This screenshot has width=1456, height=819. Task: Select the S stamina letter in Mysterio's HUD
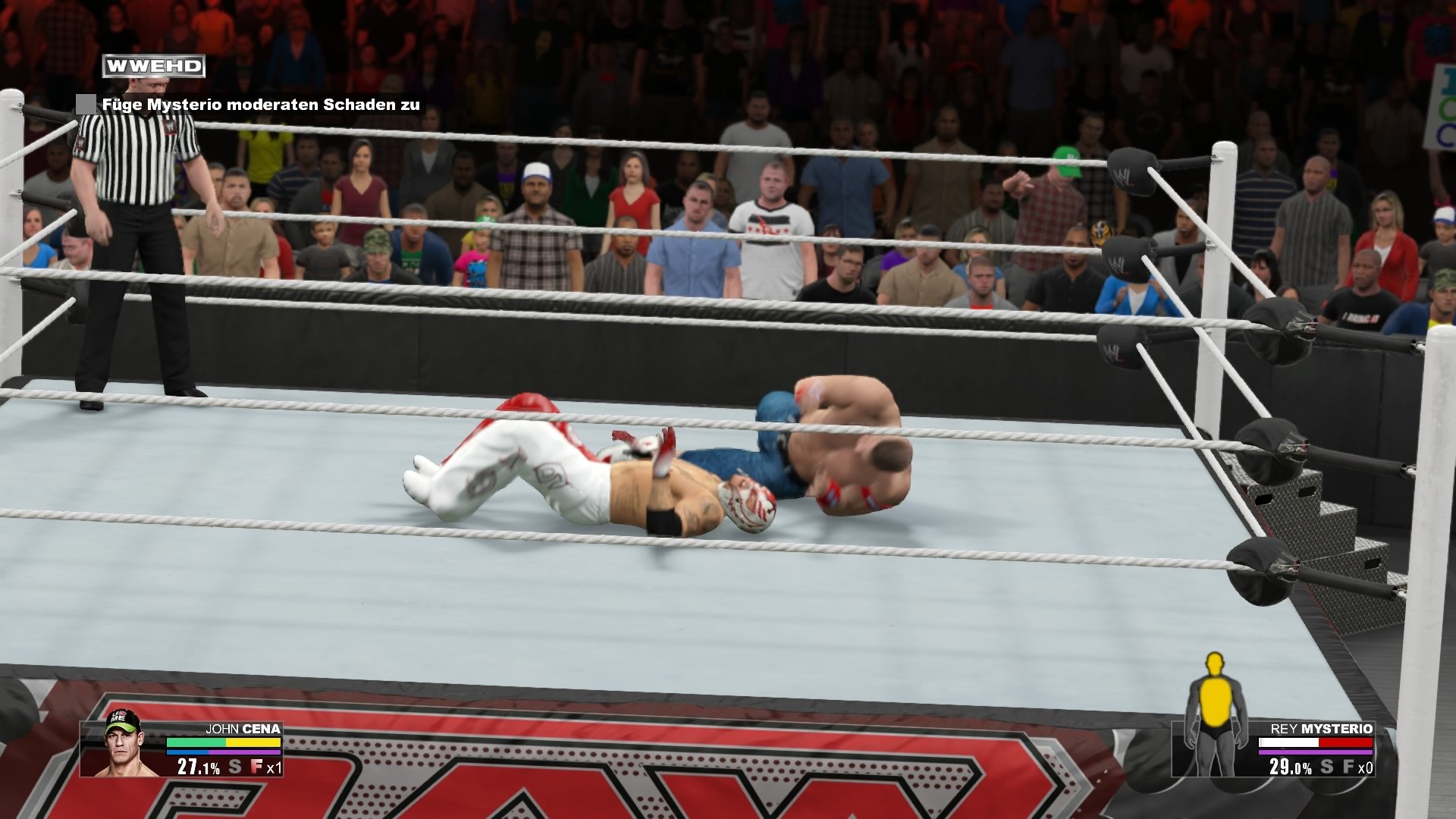tap(1326, 767)
